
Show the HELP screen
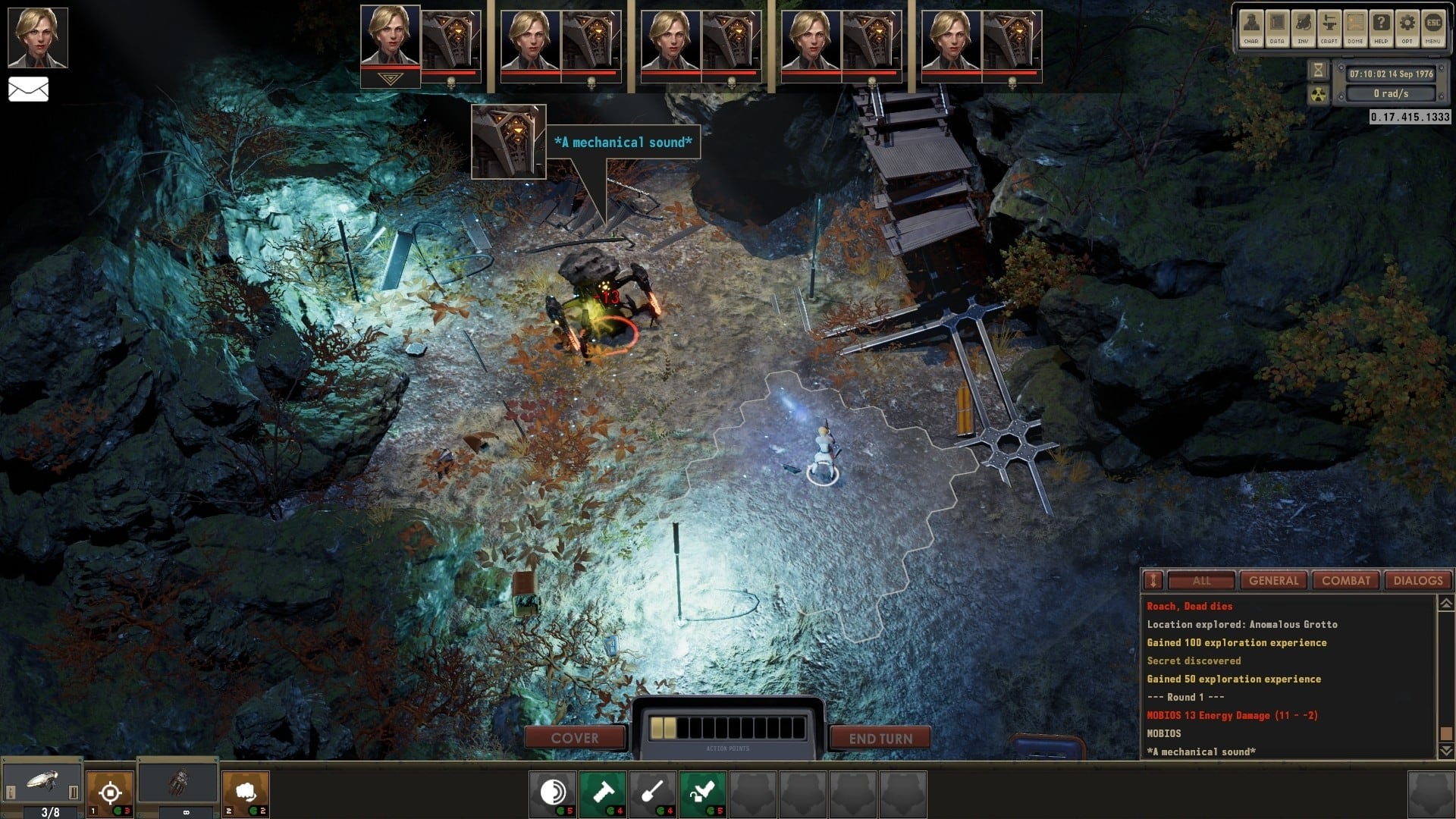[1381, 28]
